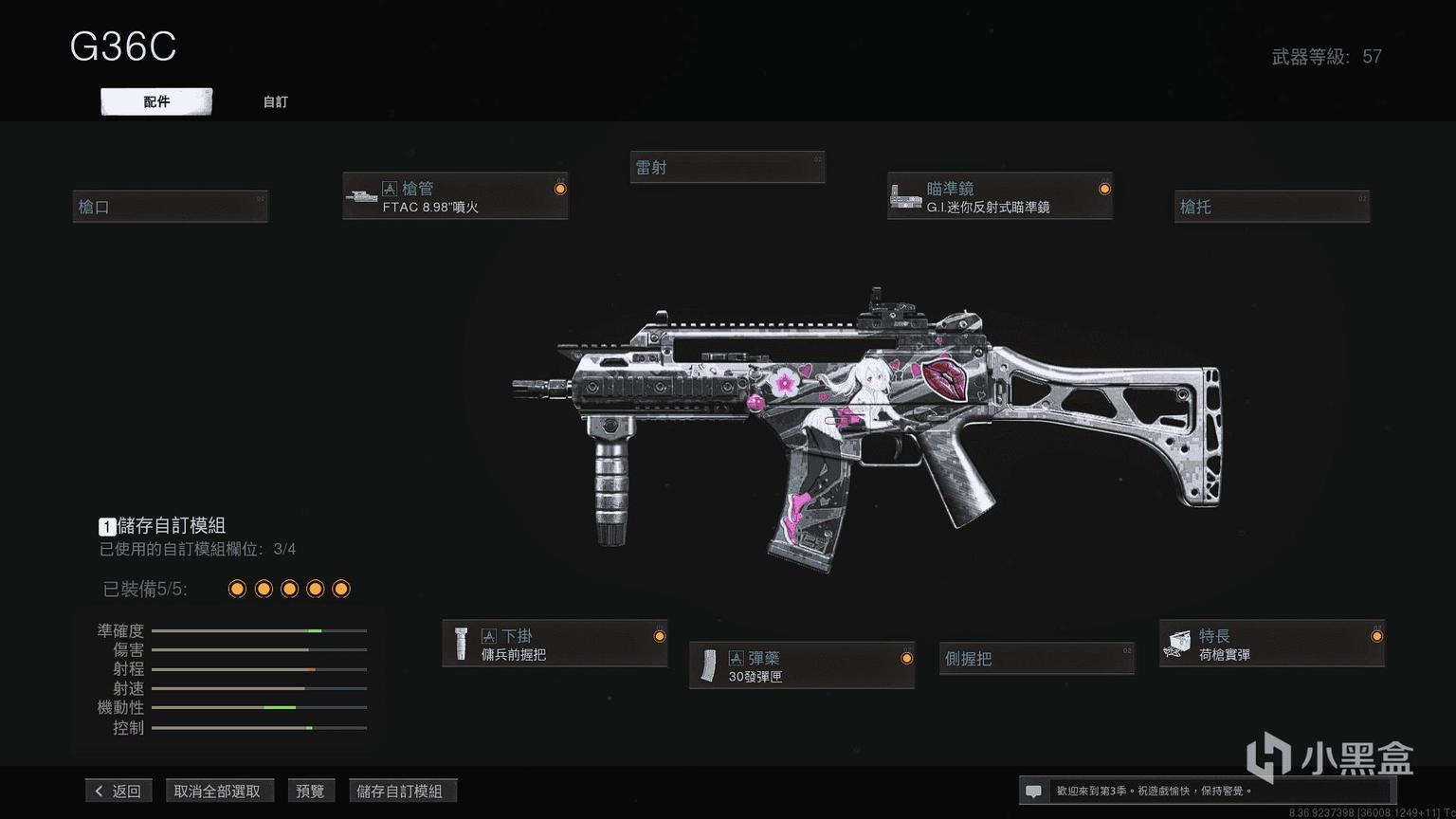
Task: Open the 槍管 barrel slot with FTAC 8.98"
Action: 455,197
